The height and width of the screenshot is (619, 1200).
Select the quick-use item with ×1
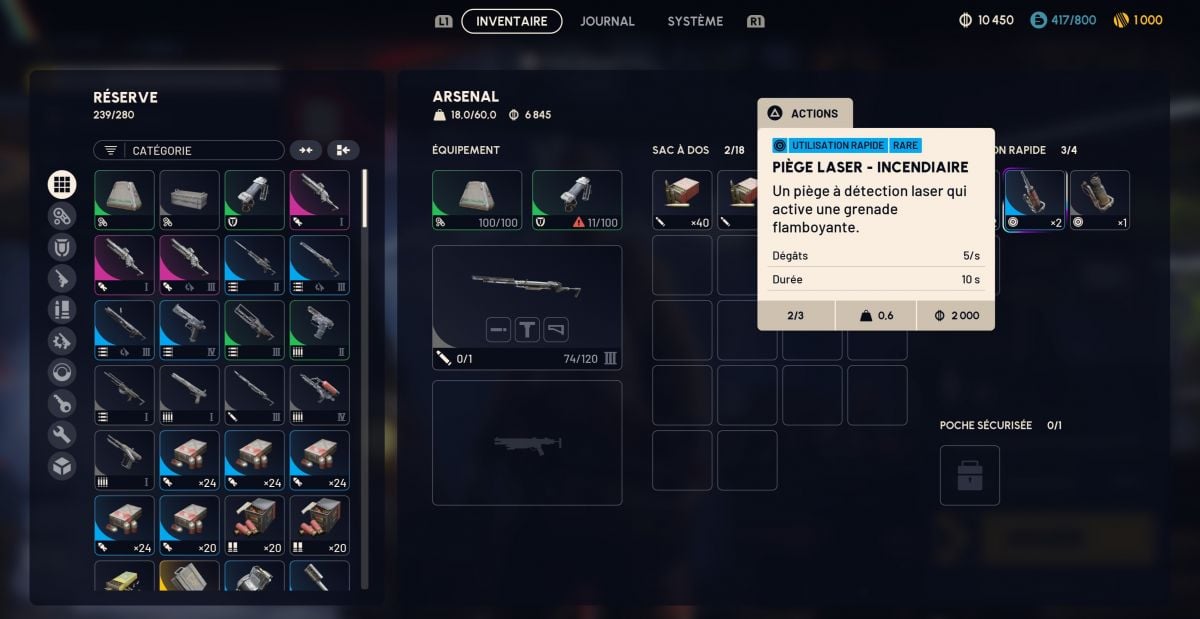1099,200
